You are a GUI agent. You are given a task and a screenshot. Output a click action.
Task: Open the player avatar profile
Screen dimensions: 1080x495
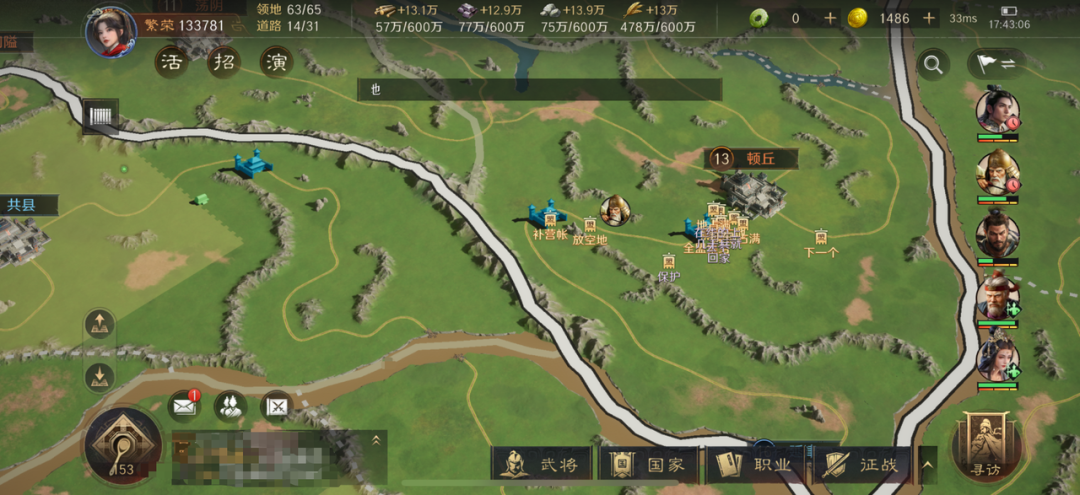pyautogui.click(x=111, y=31)
